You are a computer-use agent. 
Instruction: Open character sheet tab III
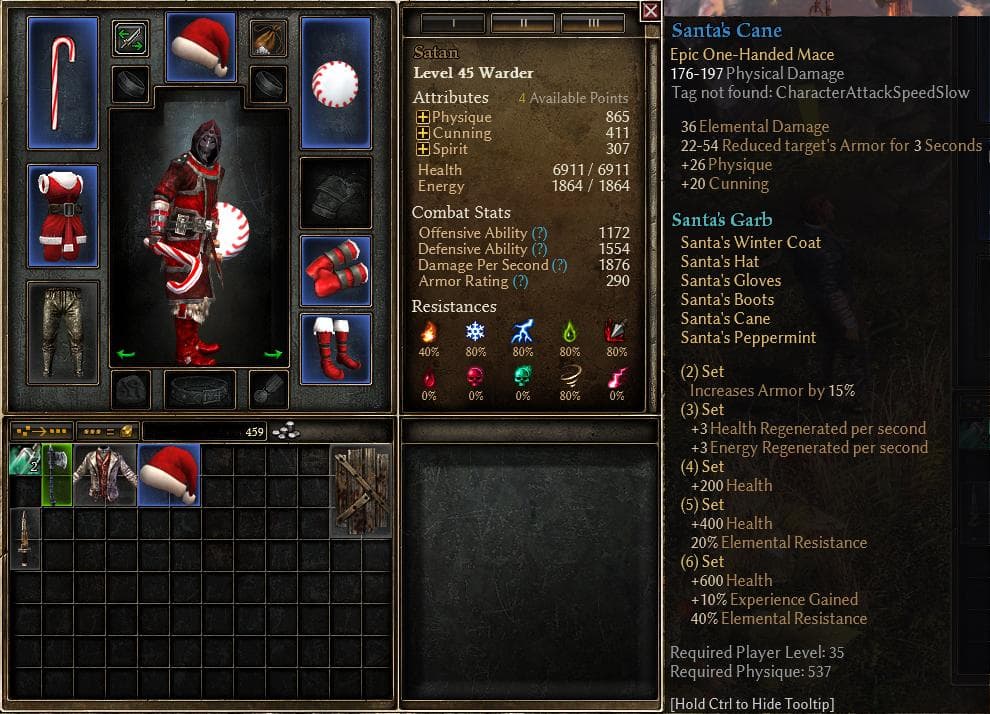pos(593,22)
